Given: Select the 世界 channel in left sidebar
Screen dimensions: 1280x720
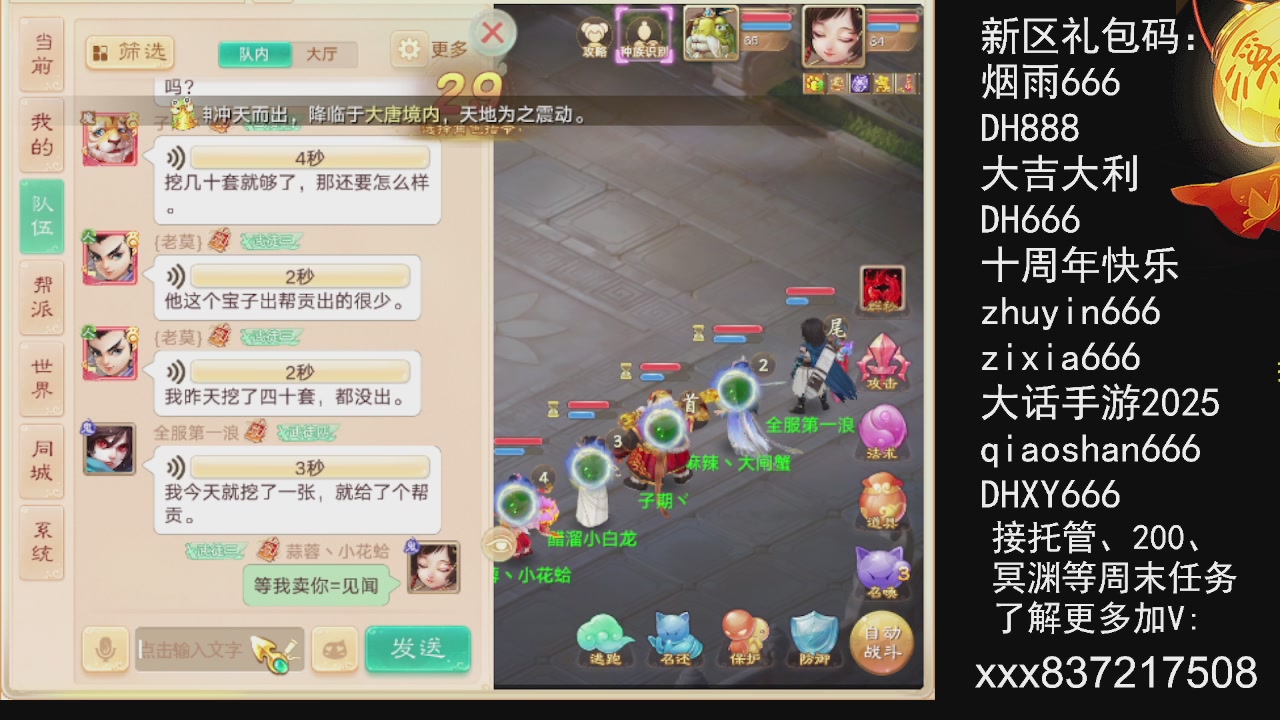Looking at the screenshot, I should point(40,376).
